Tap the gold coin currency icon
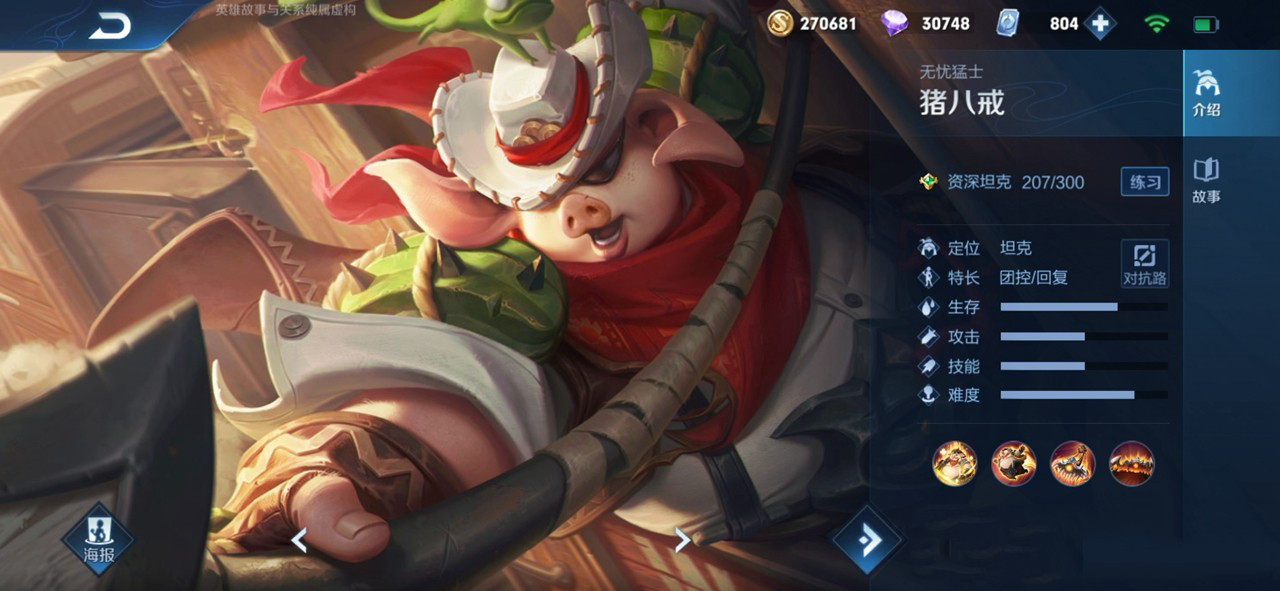The width and height of the screenshot is (1280, 591). point(780,23)
